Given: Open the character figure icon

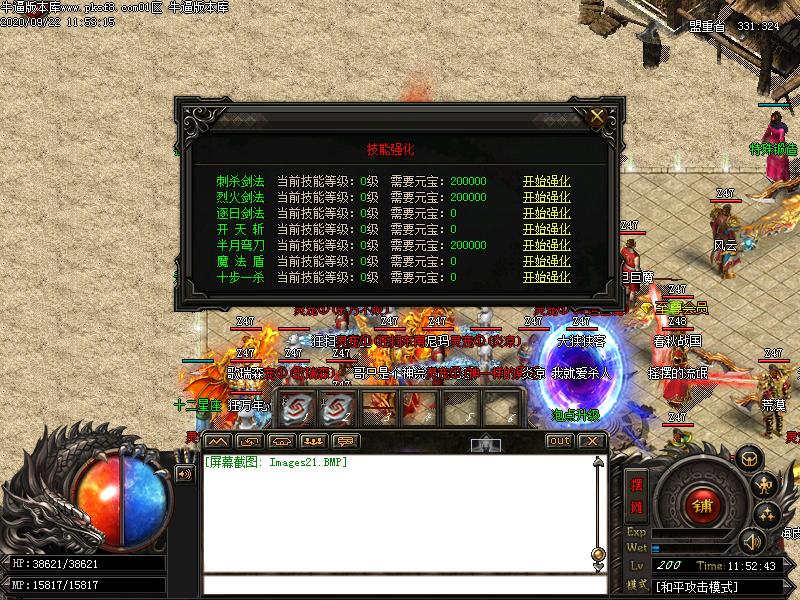Looking at the screenshot, I should coord(766,486).
